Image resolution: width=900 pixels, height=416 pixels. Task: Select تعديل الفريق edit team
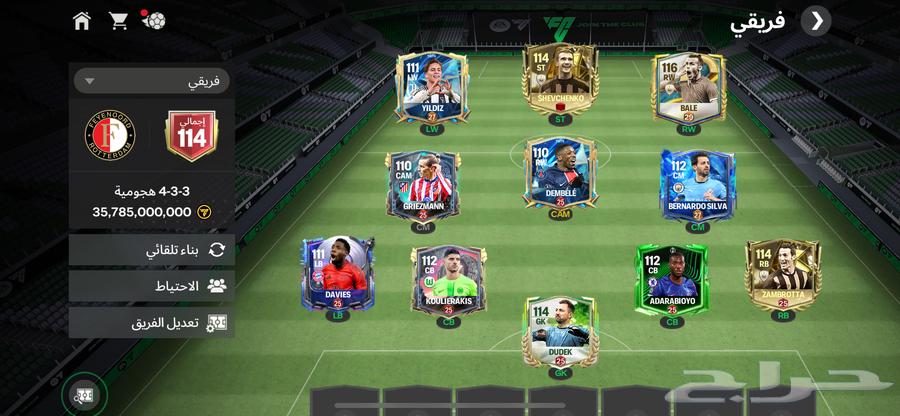(152, 322)
